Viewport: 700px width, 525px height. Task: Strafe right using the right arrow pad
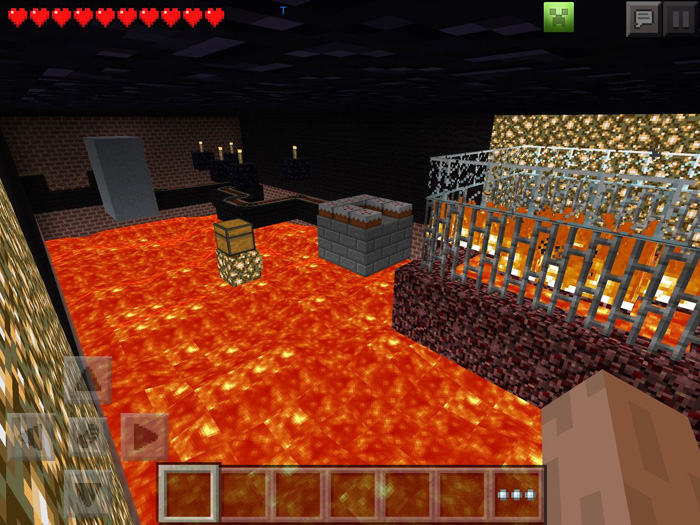pos(144,436)
